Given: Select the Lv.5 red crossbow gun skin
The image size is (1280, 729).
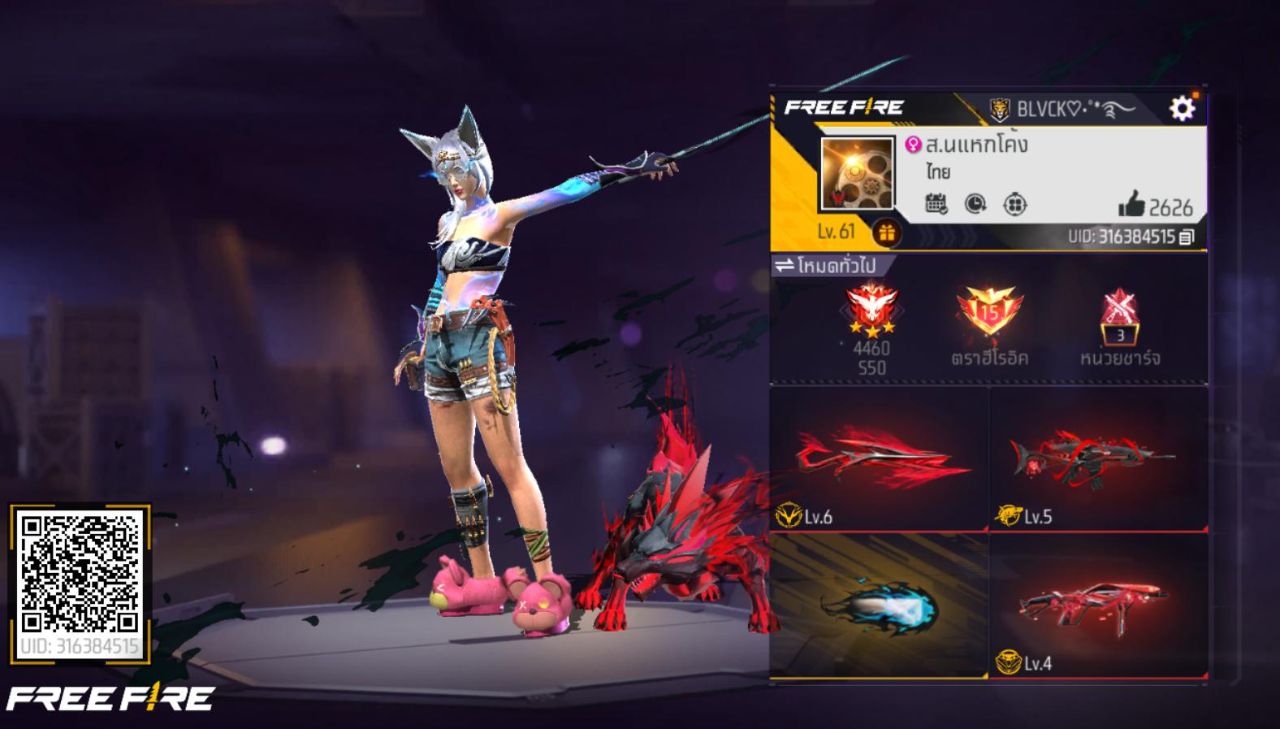Looking at the screenshot, I should (1097, 460).
